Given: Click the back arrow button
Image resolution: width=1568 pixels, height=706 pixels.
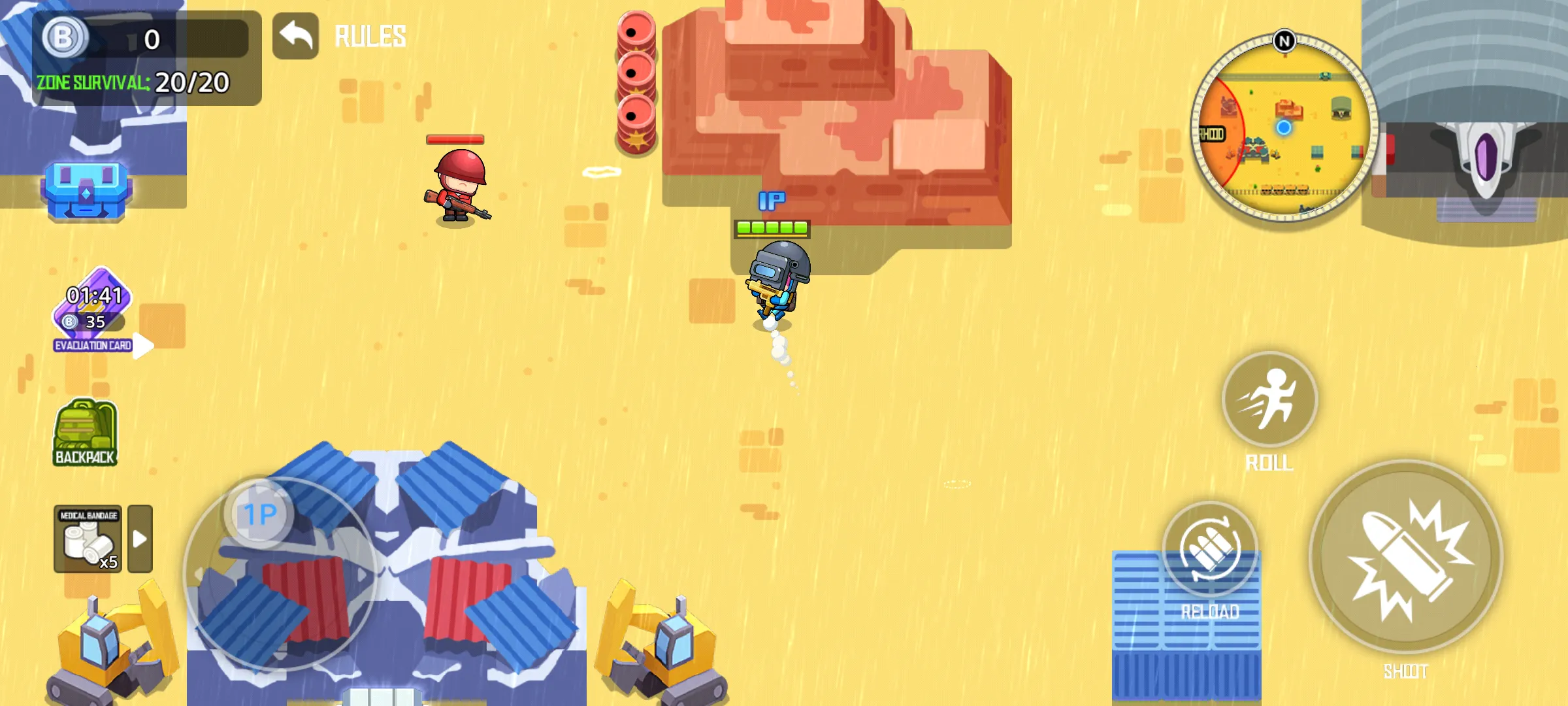Looking at the screenshot, I should click(295, 37).
